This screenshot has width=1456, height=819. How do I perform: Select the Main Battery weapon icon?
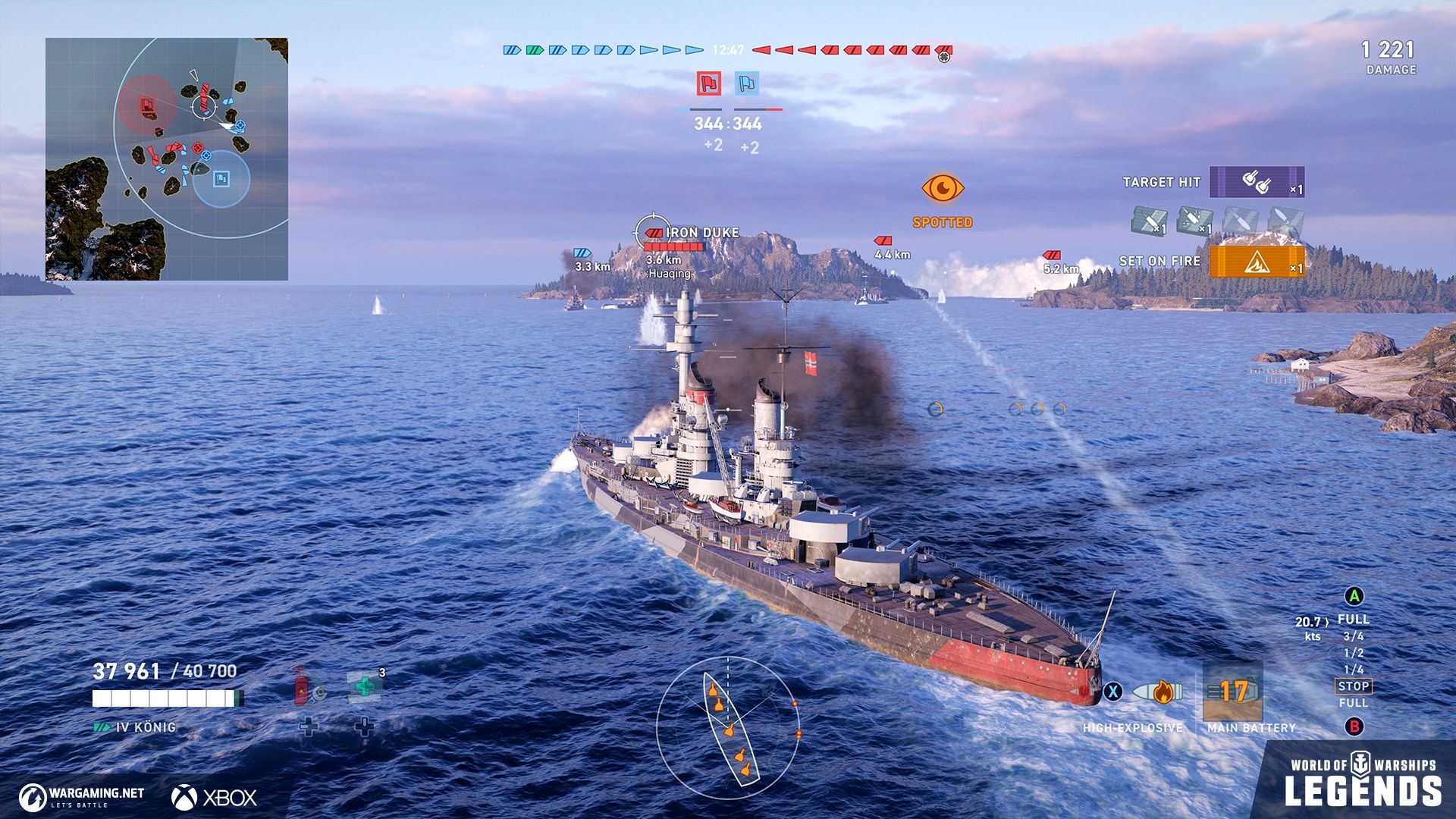[1233, 692]
